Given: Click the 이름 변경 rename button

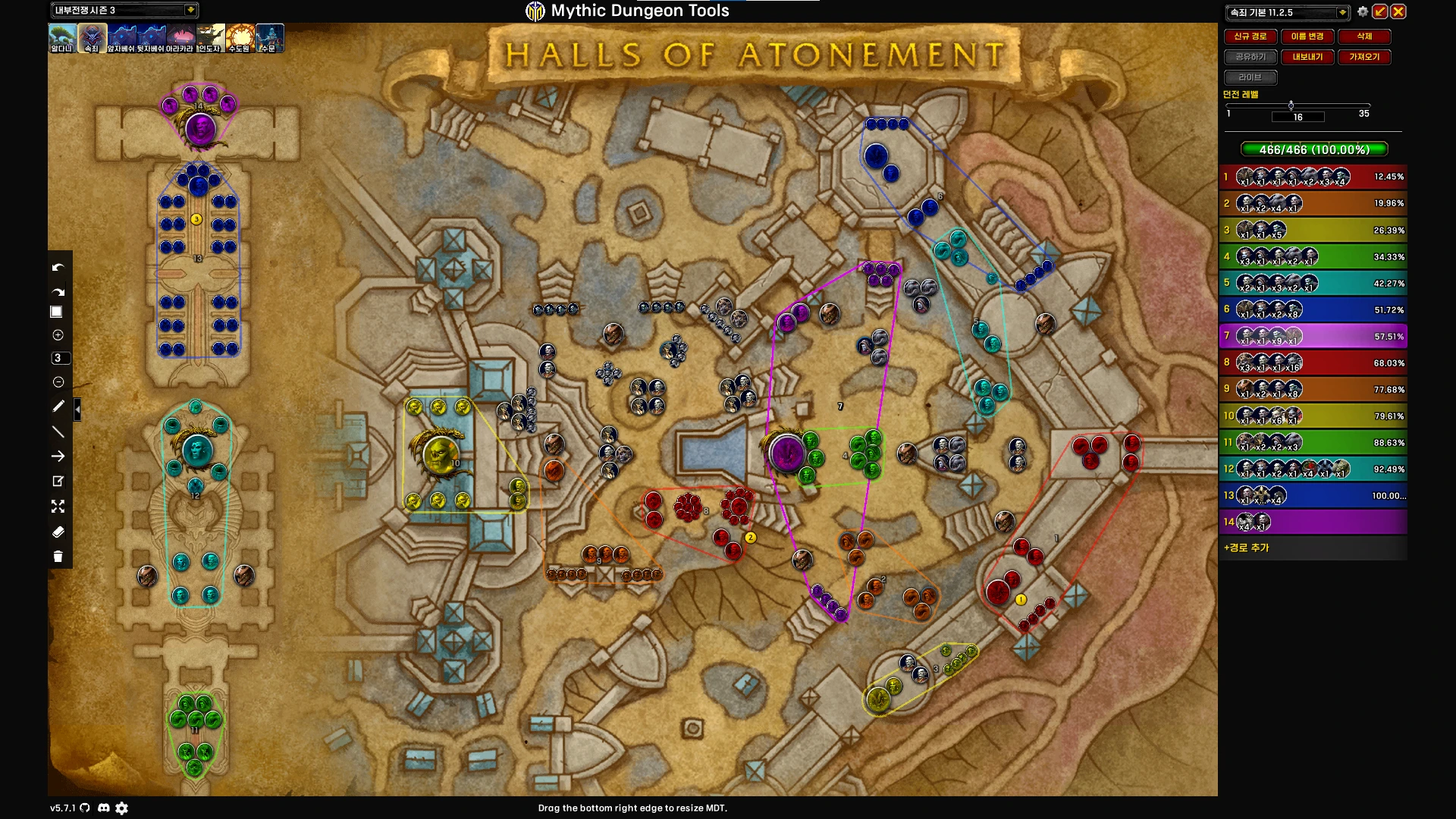Looking at the screenshot, I should pos(1307,36).
